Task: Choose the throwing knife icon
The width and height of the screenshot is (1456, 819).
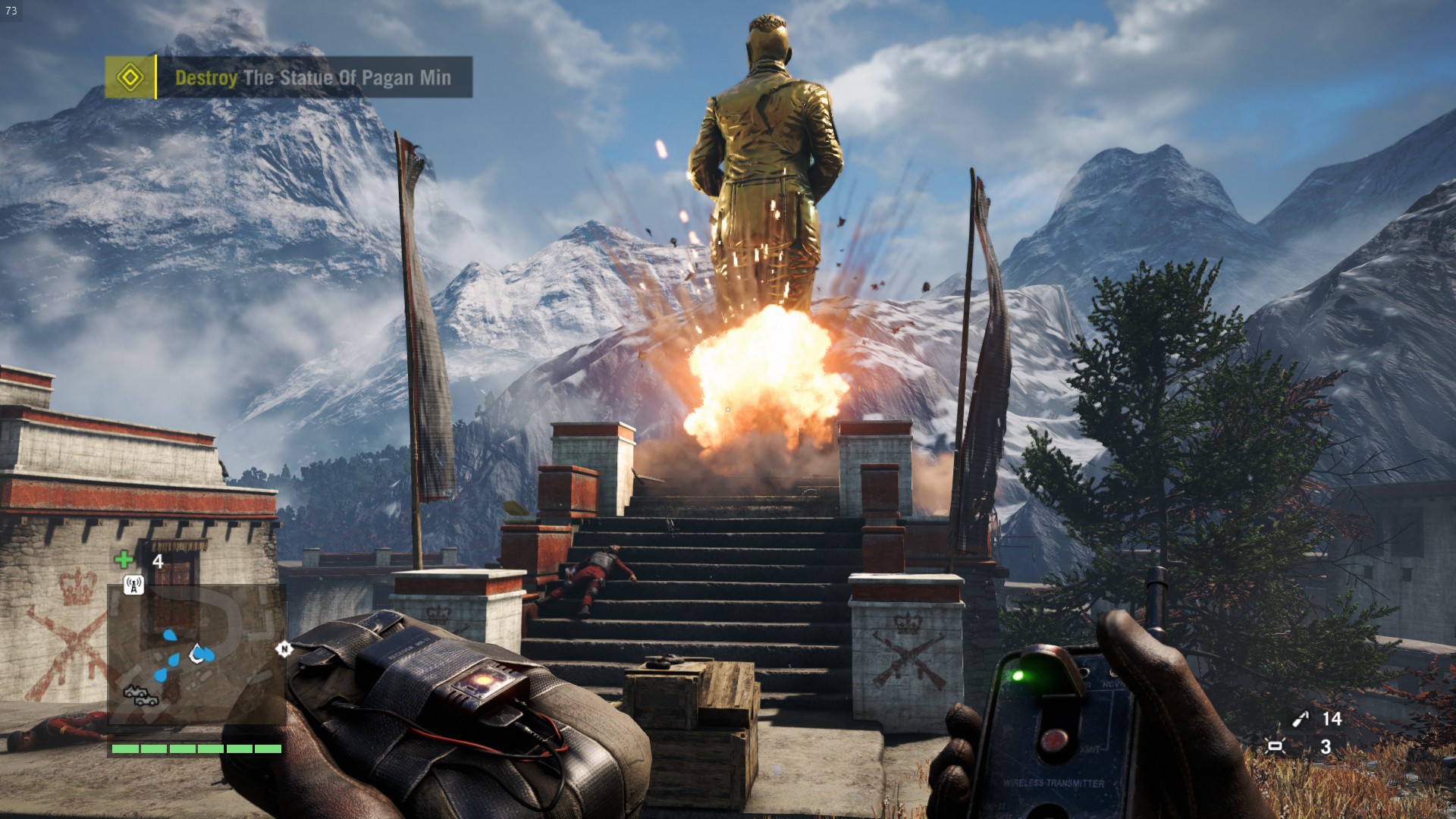Action: pos(1301,719)
